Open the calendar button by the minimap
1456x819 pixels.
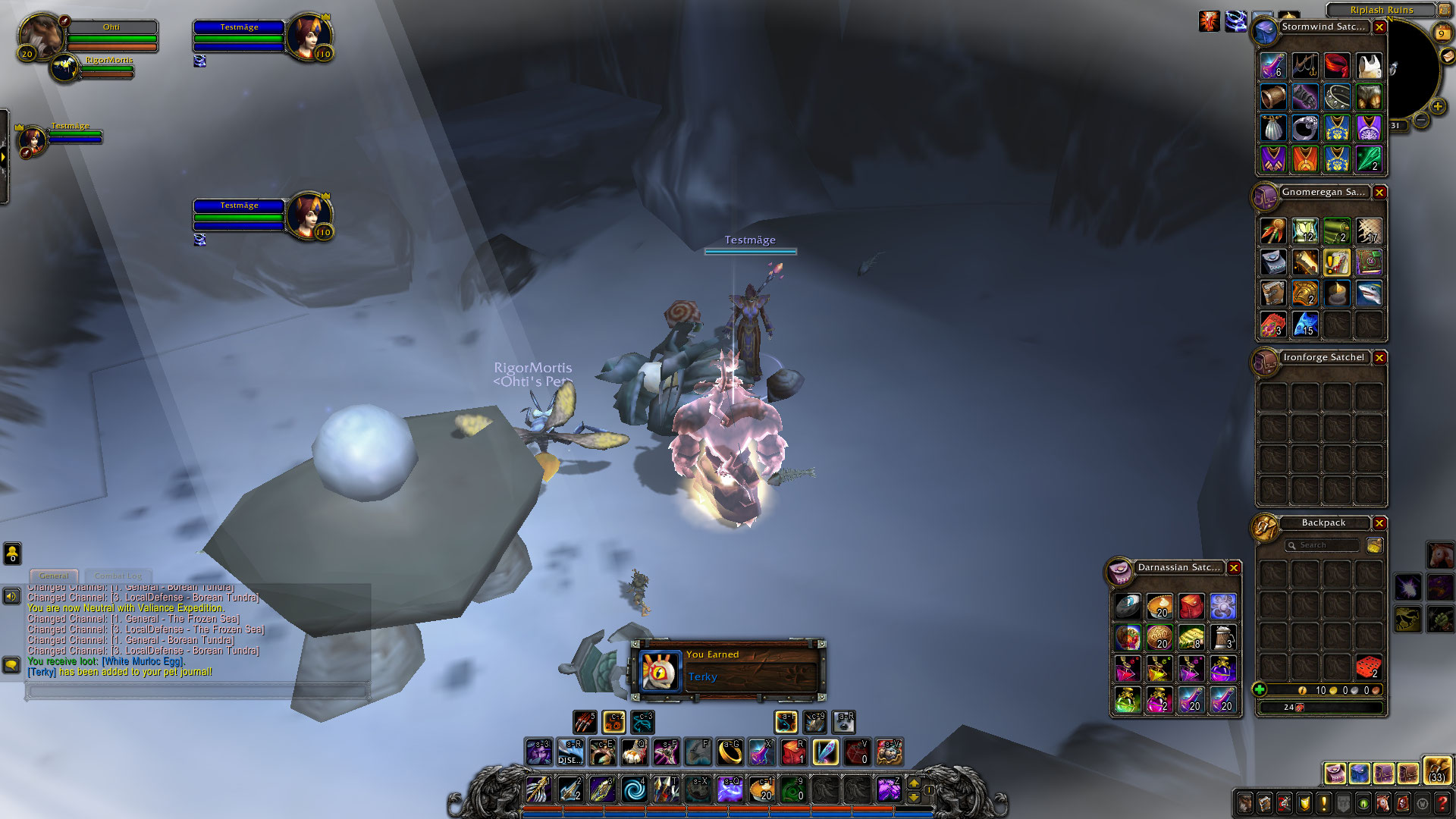click(1442, 34)
